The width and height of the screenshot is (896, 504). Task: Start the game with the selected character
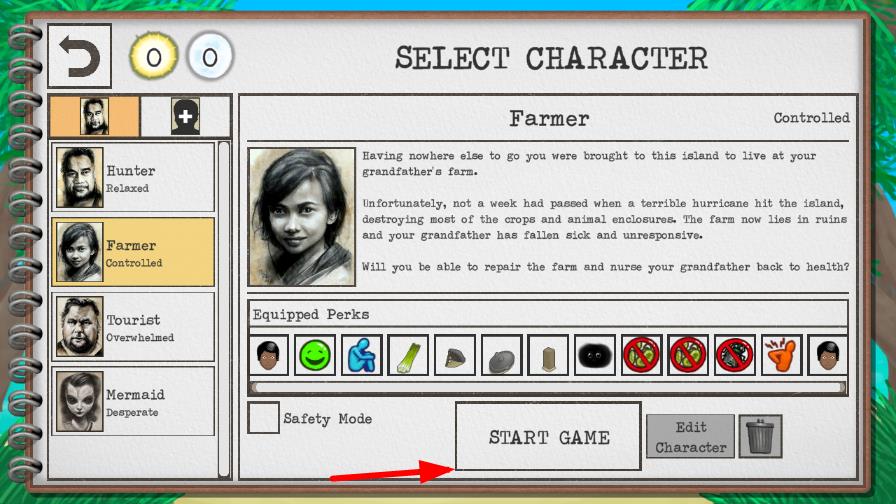548,437
